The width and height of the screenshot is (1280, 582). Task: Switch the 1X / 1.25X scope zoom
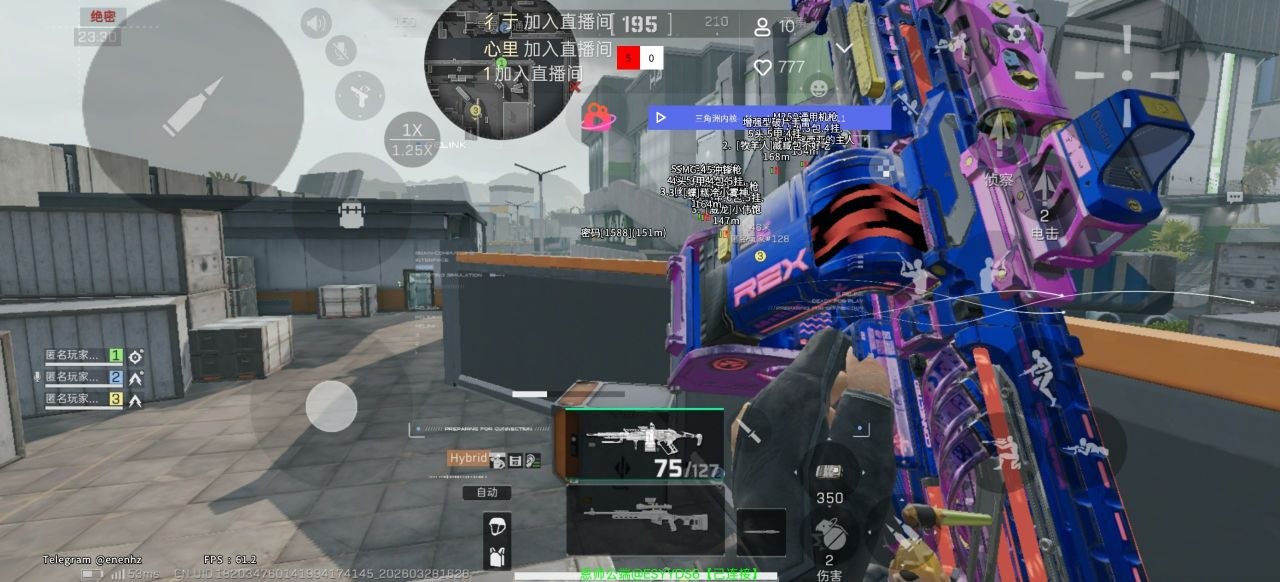(412, 140)
